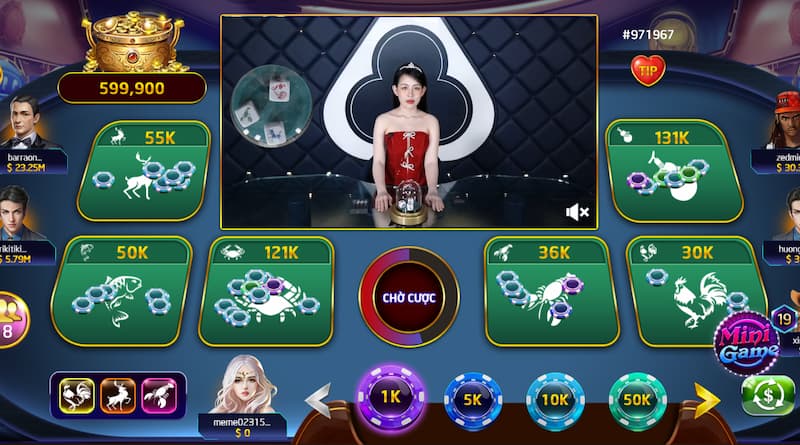This screenshot has height=445, width=800.
Task: Select the fish betting tile with 50K
Action: point(120,291)
